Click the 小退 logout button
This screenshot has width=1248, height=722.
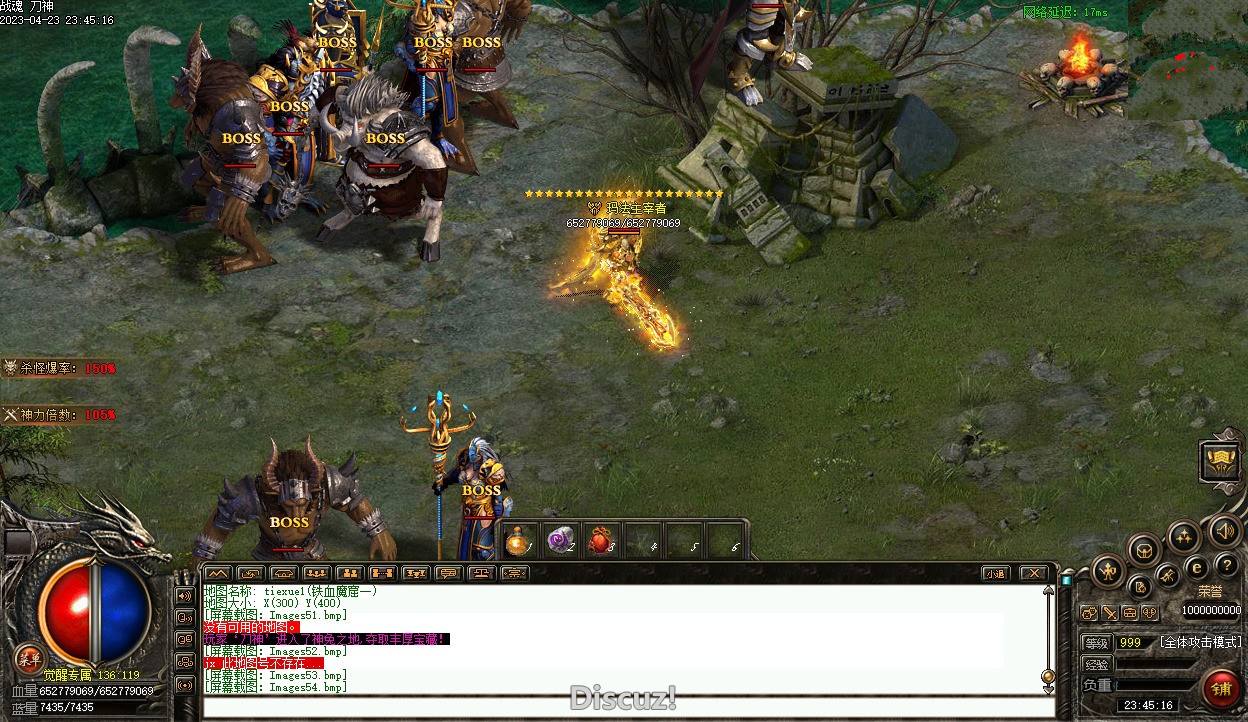[994, 573]
